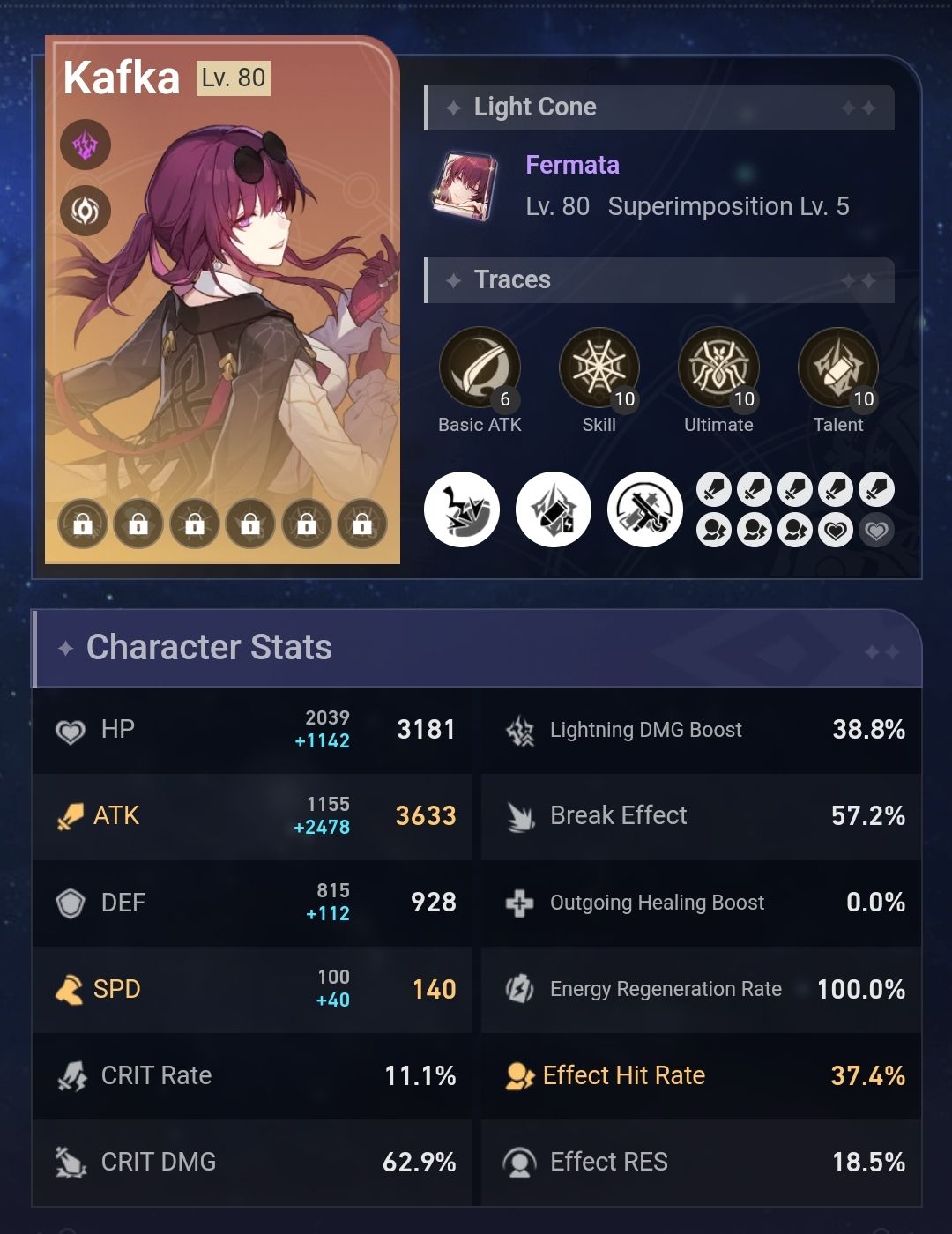This screenshot has width=952, height=1234.
Task: Select the dimmed heart stat node
Action: [876, 531]
